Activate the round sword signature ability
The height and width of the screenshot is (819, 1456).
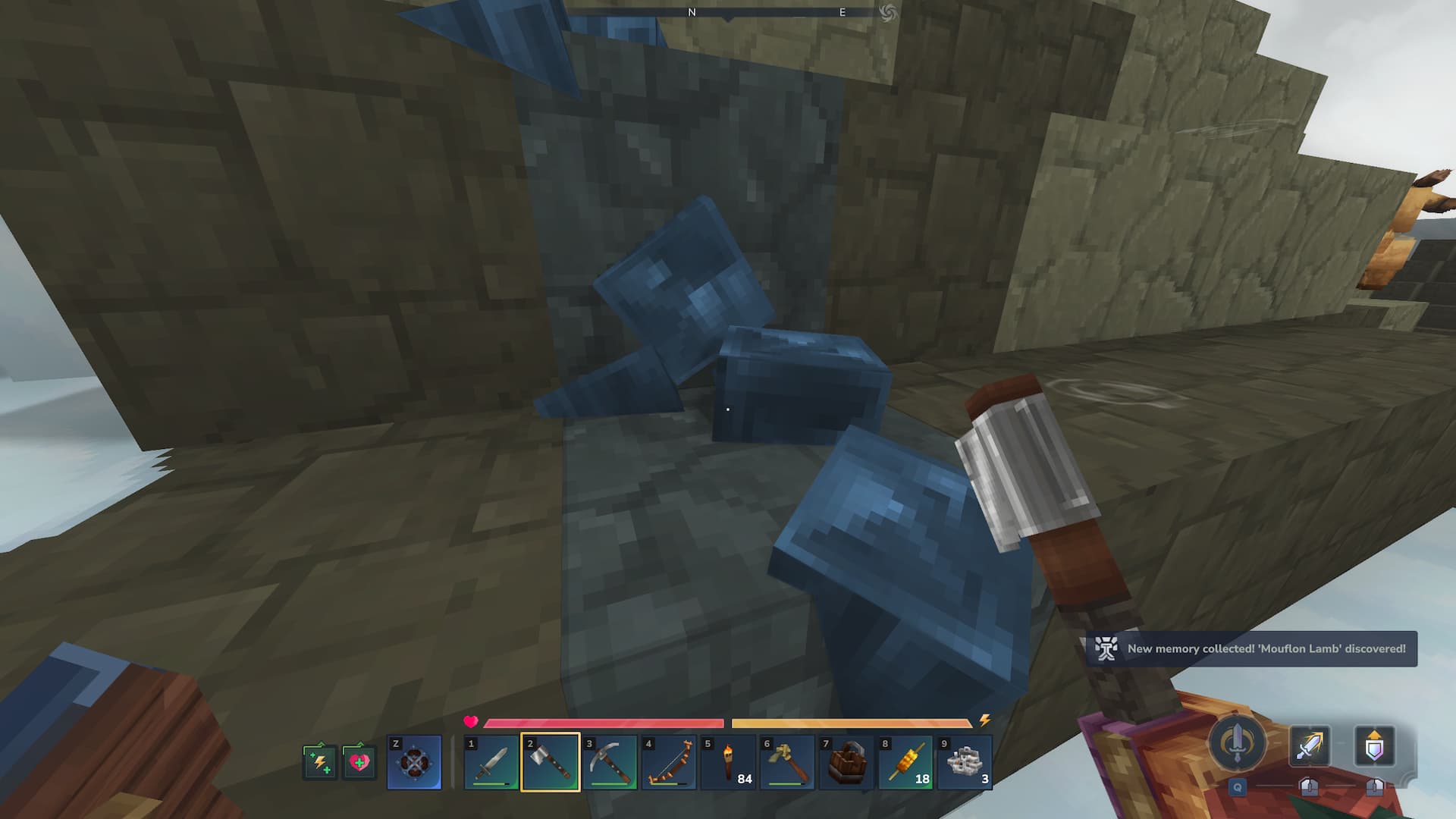click(1237, 742)
